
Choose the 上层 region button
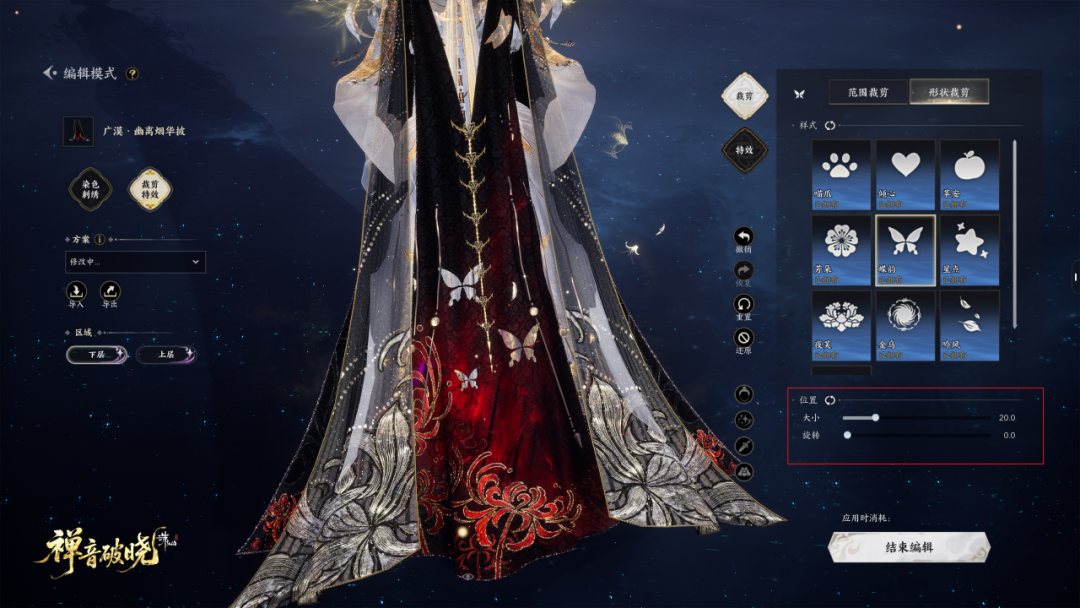tap(165, 355)
